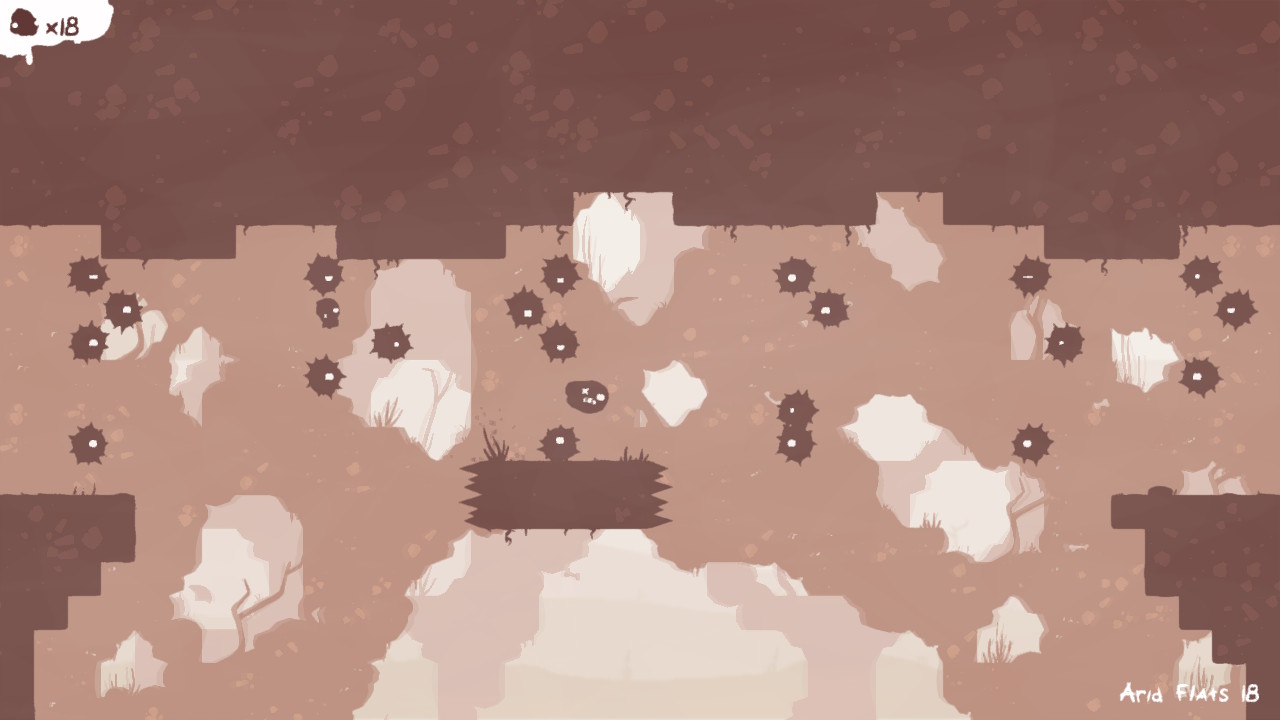This screenshot has width=1280, height=720.
Task: Select the small skull-faced creature near upper-left
Action: click(327, 312)
